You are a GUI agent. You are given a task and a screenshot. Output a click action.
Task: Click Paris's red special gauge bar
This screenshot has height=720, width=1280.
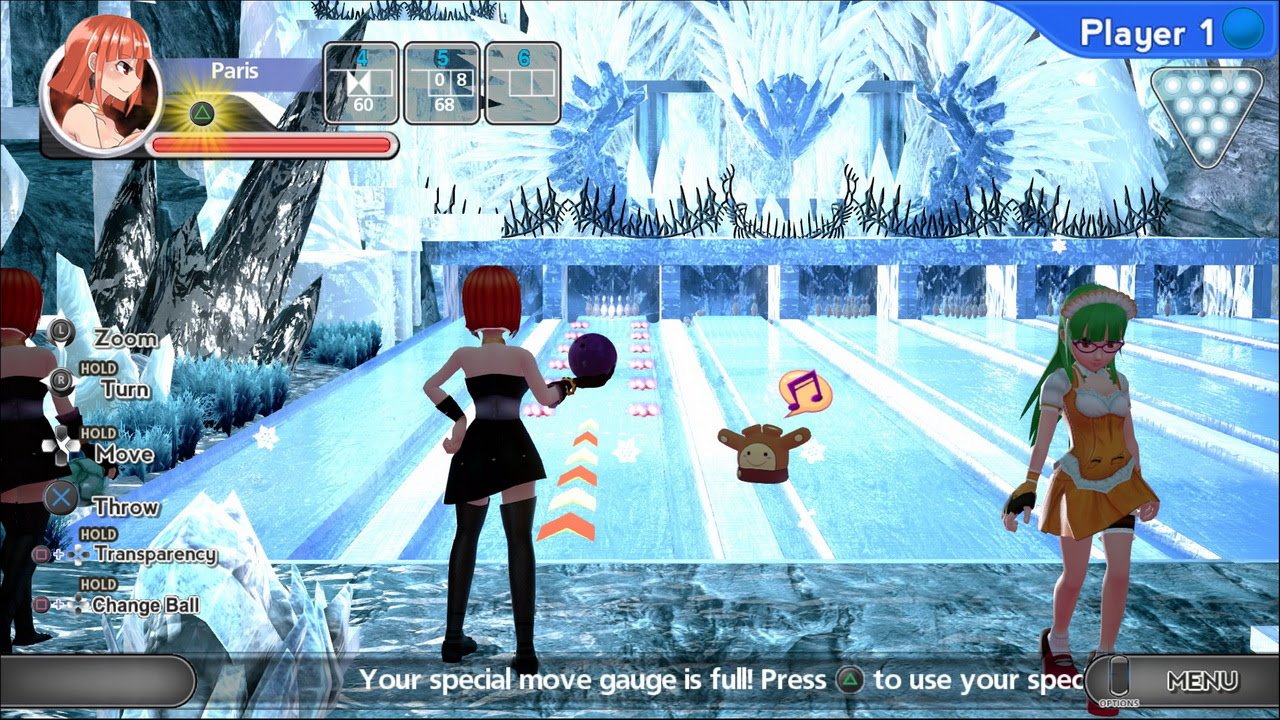270,144
